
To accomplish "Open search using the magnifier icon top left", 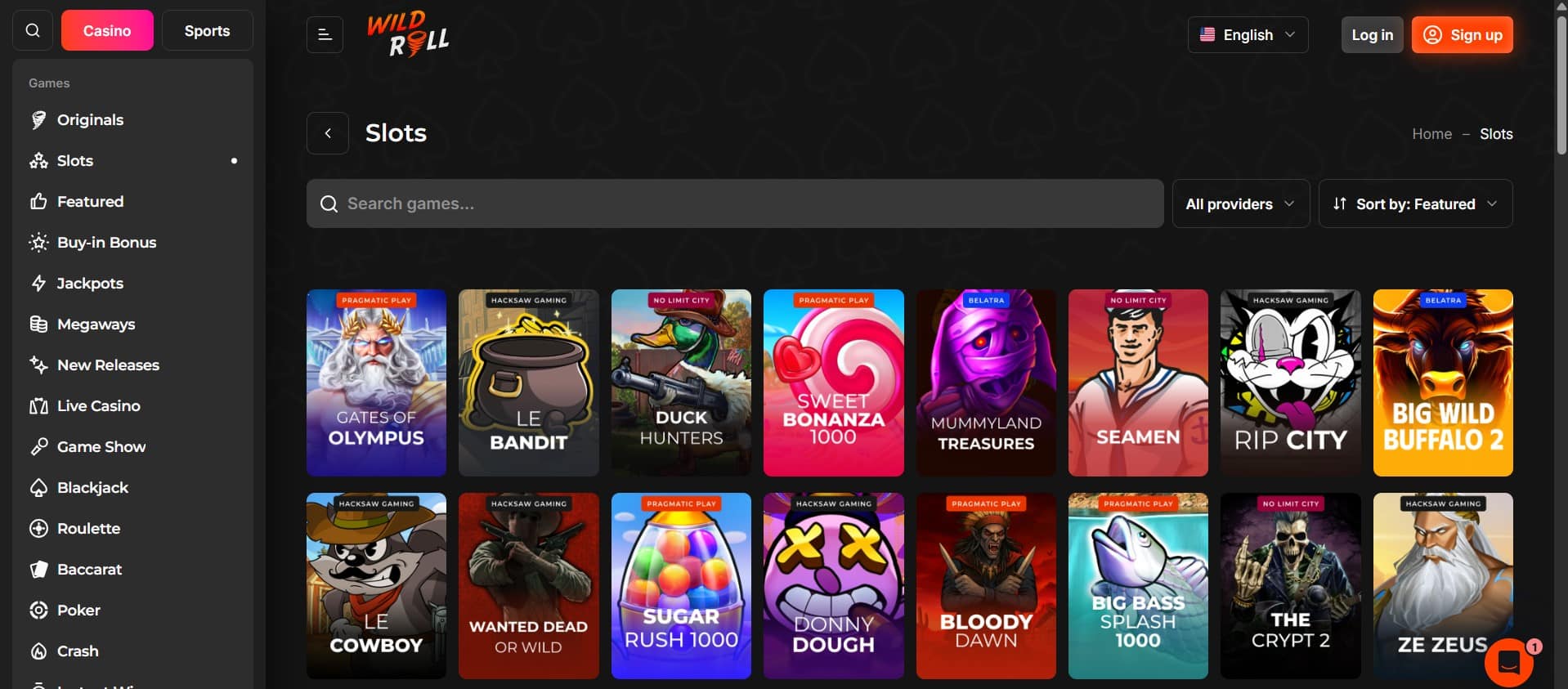I will (33, 30).
